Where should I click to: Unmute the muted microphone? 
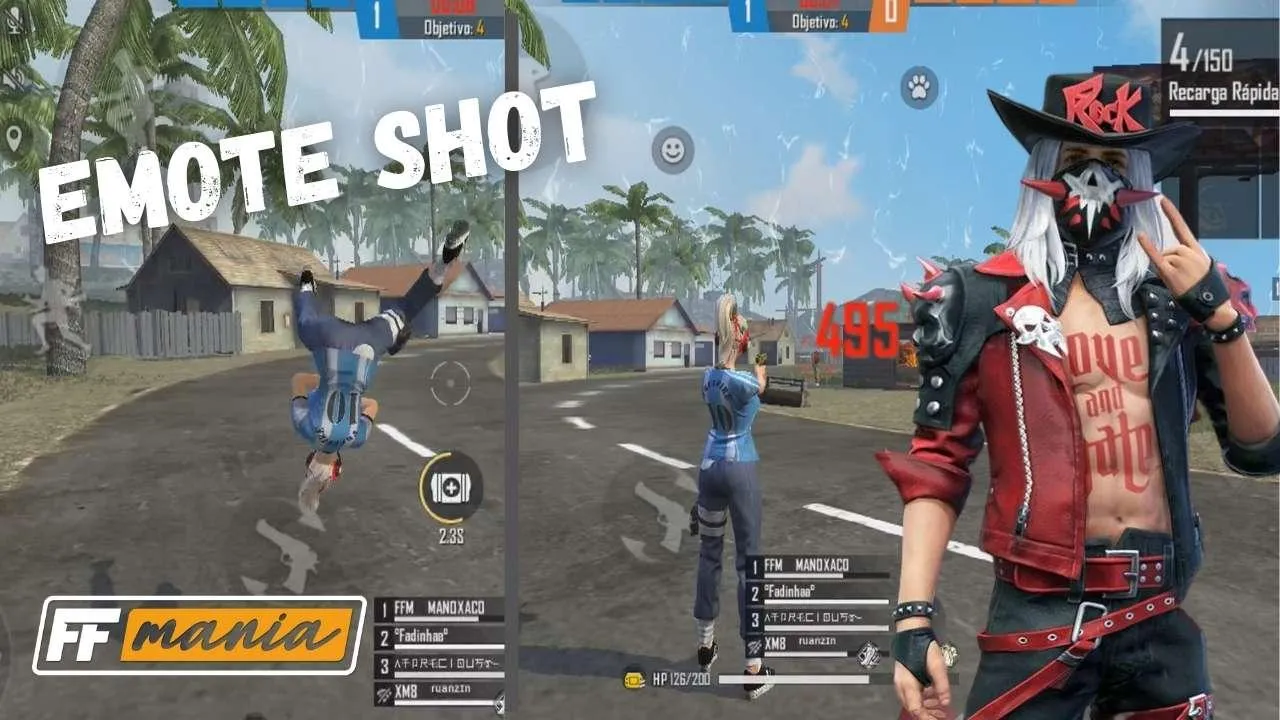click(x=13, y=22)
